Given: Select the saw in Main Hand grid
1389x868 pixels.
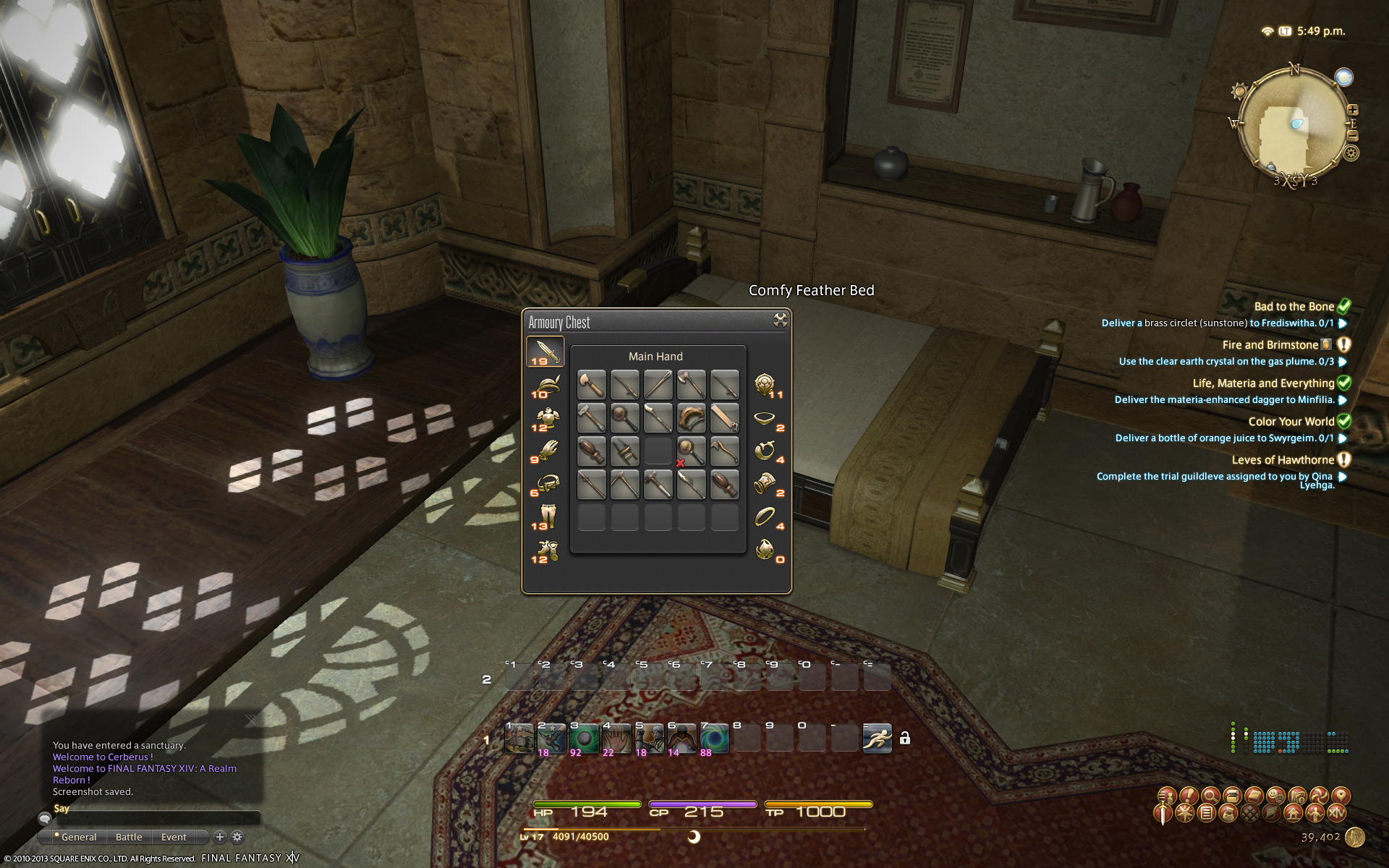Looking at the screenshot, I should pyautogui.click(x=724, y=418).
